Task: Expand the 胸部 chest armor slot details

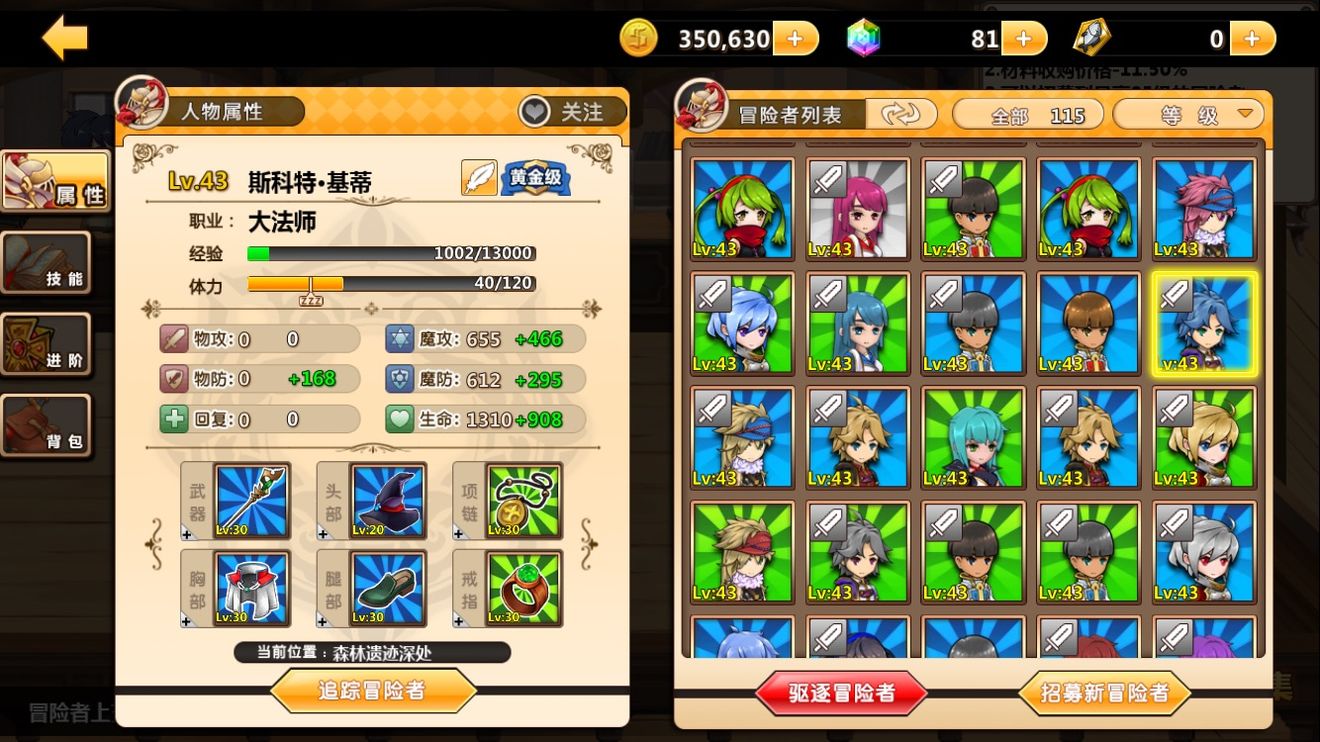Action: [252, 588]
